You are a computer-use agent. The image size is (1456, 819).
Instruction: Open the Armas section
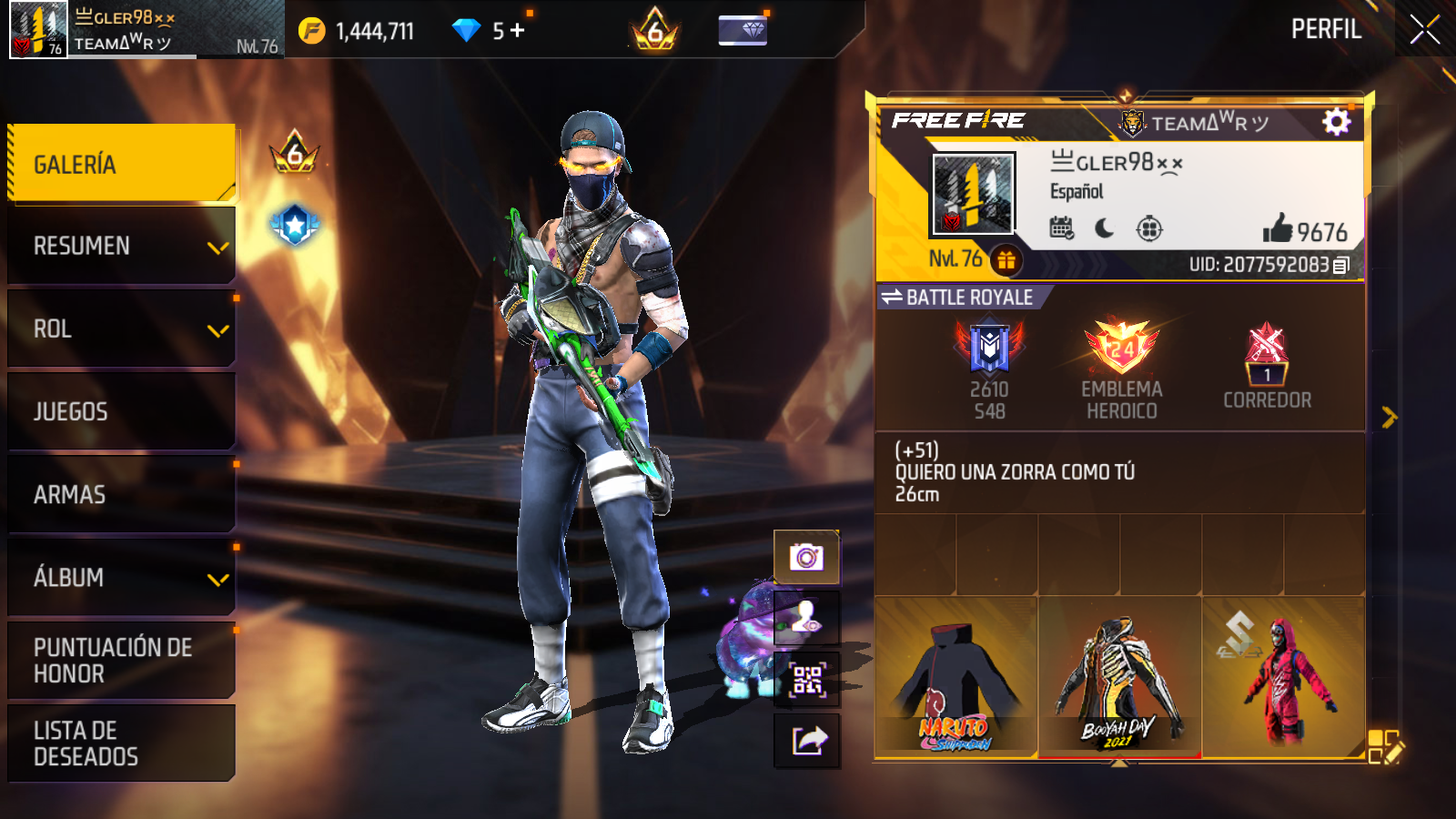[x=121, y=494]
